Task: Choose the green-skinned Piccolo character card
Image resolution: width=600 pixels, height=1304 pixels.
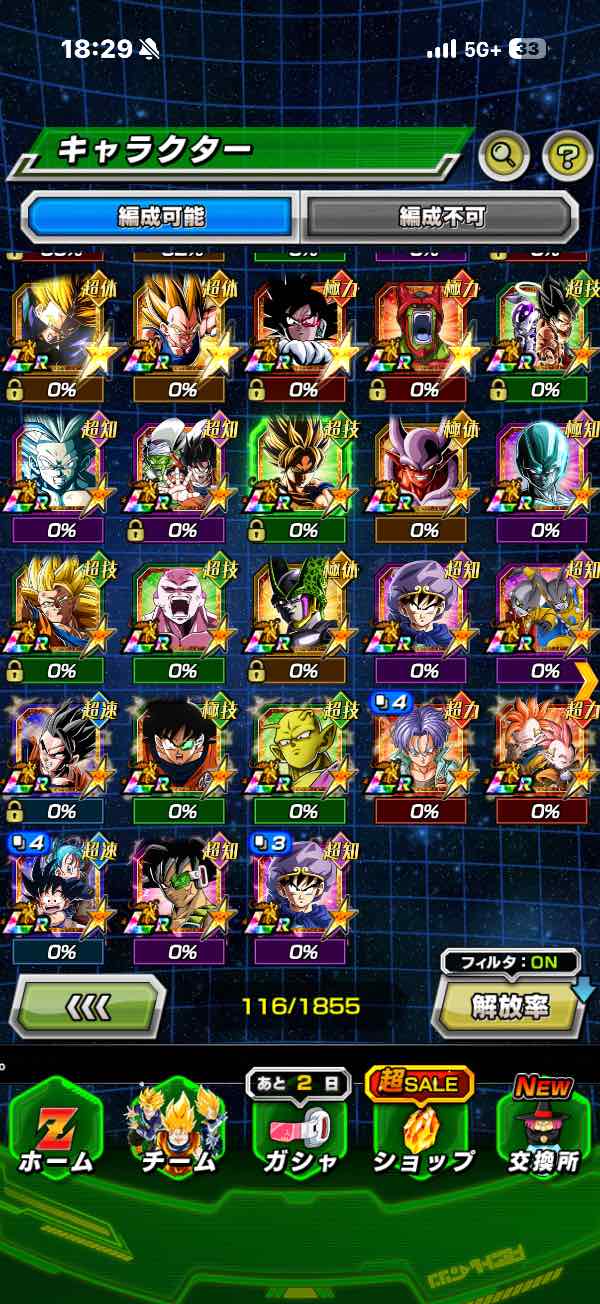Action: [303, 752]
